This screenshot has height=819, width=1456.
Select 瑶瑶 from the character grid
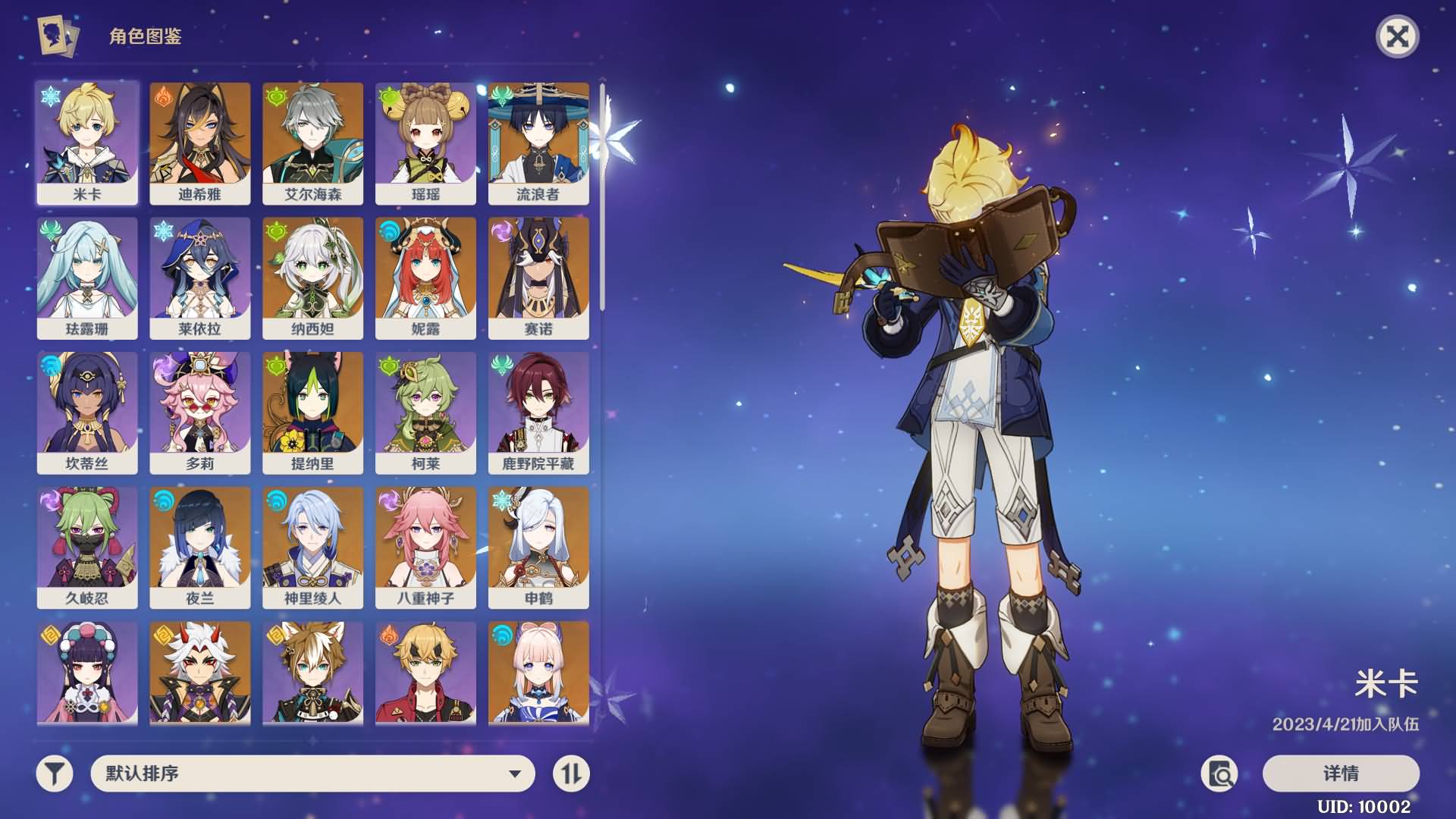point(425,143)
